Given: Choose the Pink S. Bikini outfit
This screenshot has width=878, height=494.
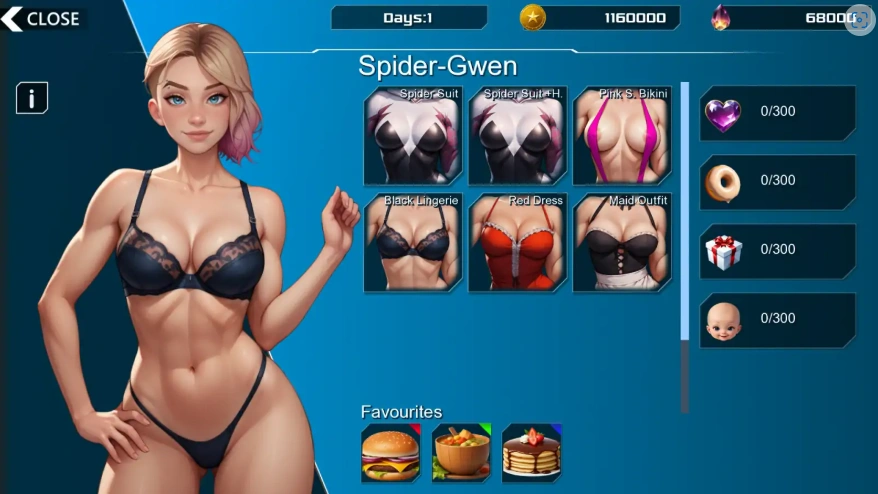Looking at the screenshot, I should (621, 135).
